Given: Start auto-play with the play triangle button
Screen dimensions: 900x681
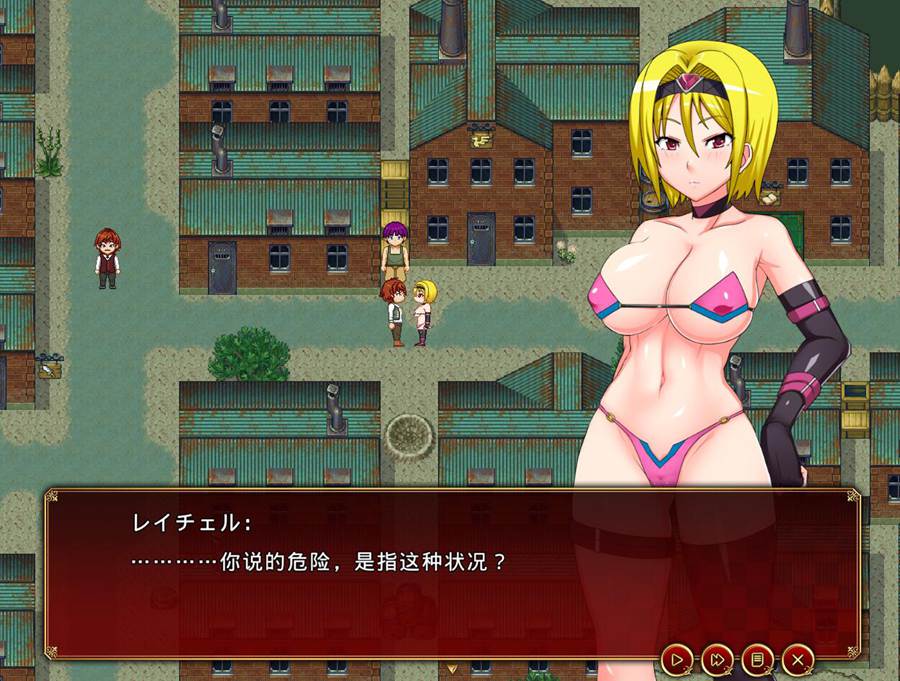Looking at the screenshot, I should [677, 659].
